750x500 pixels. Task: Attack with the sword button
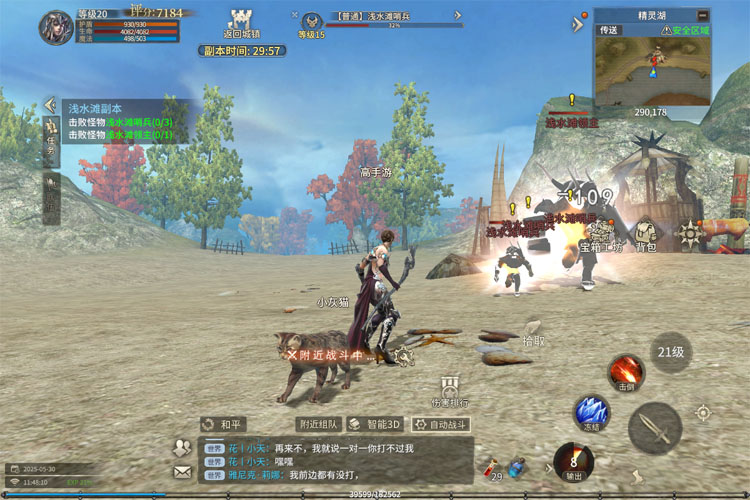coord(654,428)
